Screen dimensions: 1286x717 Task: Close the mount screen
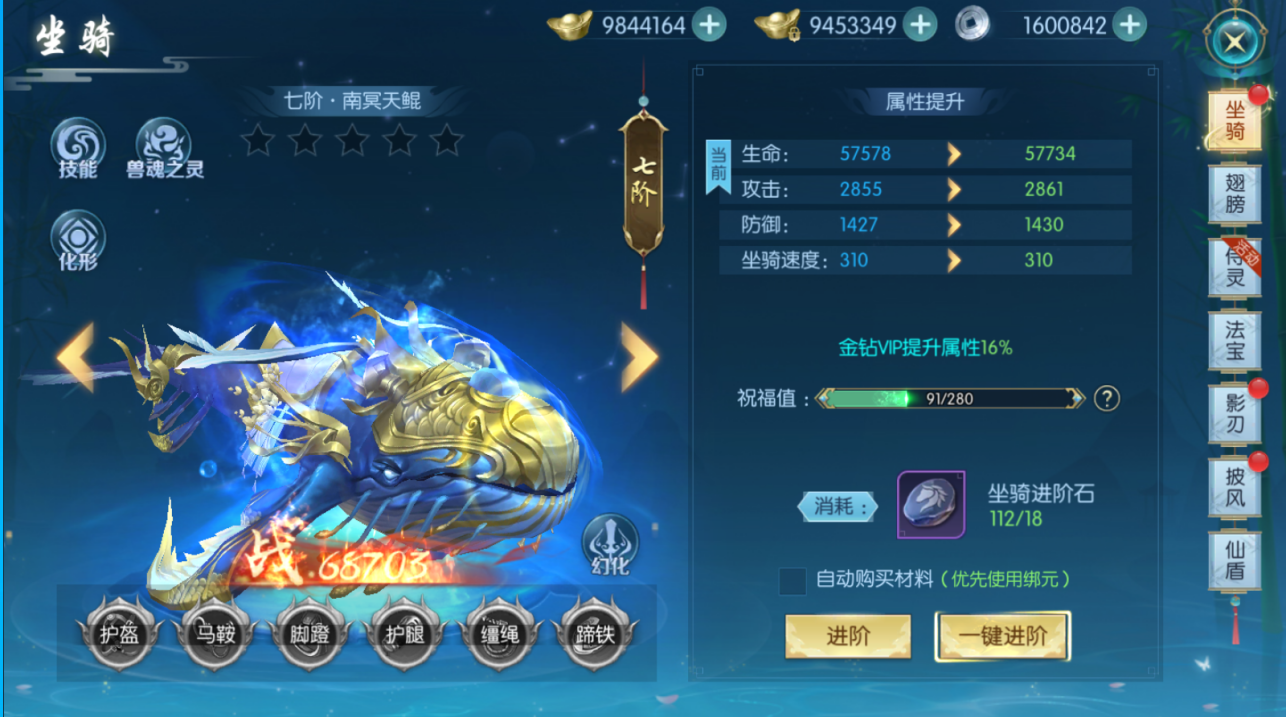(x=1234, y=42)
